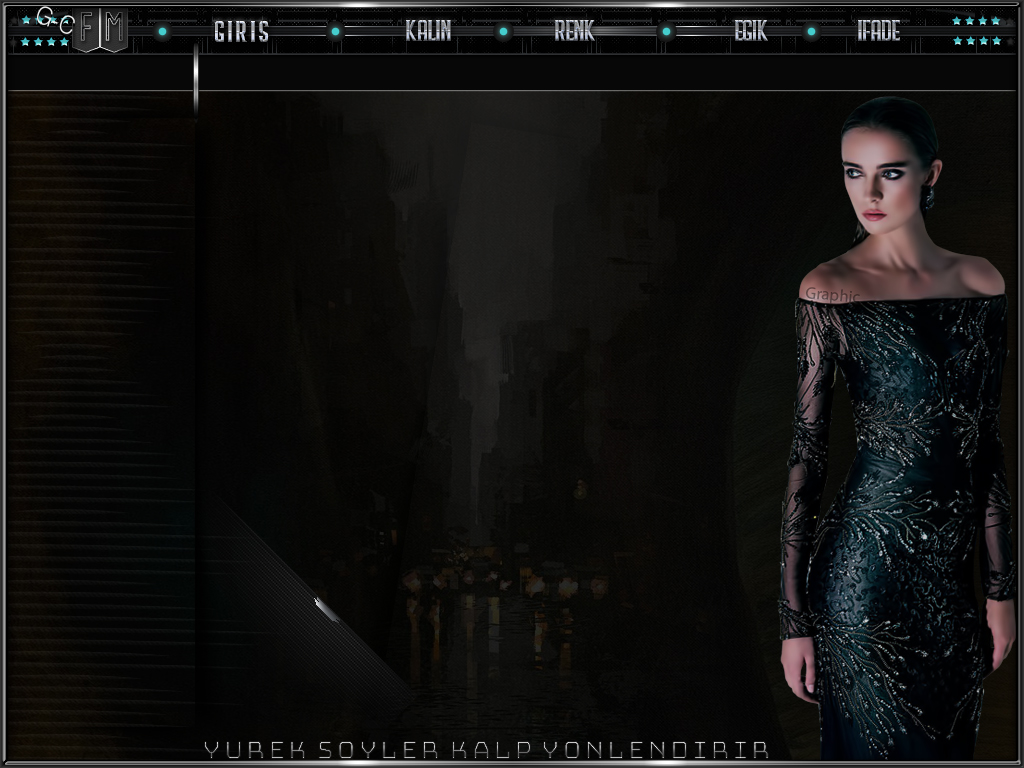
Task: Select the KALIN option
Action: 428,32
